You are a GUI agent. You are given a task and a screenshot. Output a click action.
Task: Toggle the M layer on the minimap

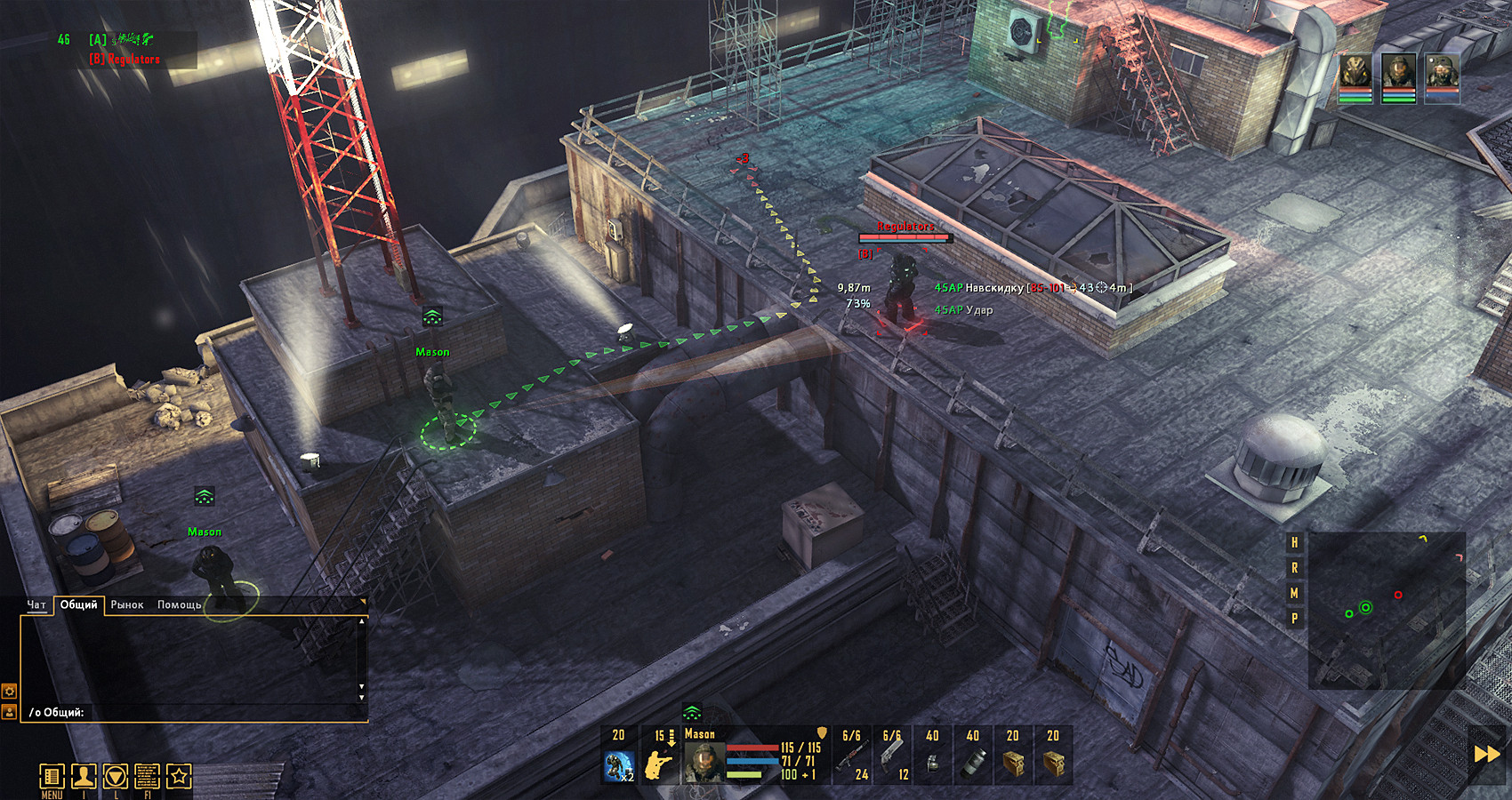coord(1294,592)
